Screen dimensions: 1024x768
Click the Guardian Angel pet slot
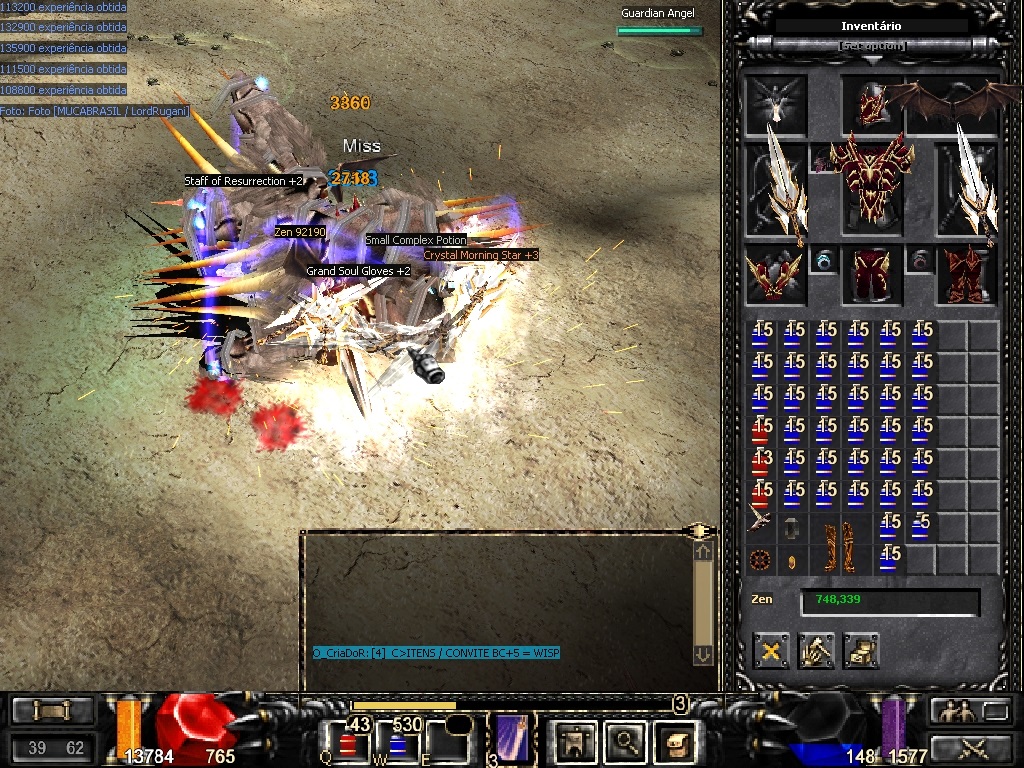tap(776, 104)
